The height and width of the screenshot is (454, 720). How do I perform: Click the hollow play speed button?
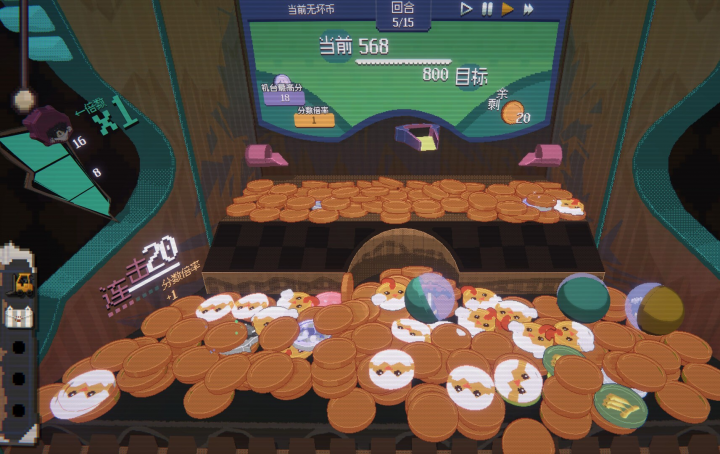point(466,9)
